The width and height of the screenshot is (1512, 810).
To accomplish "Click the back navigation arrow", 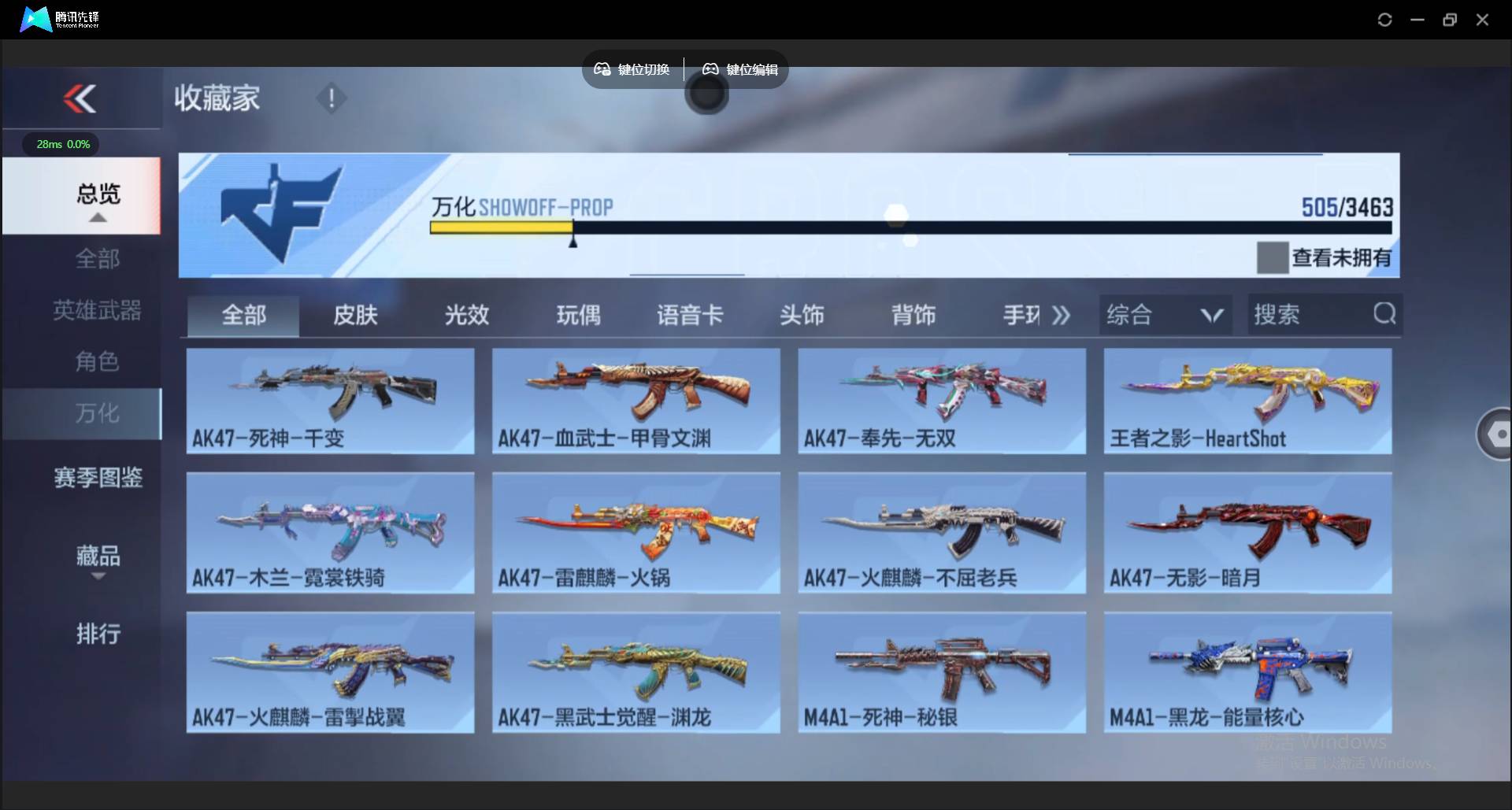I will pyautogui.click(x=81, y=98).
